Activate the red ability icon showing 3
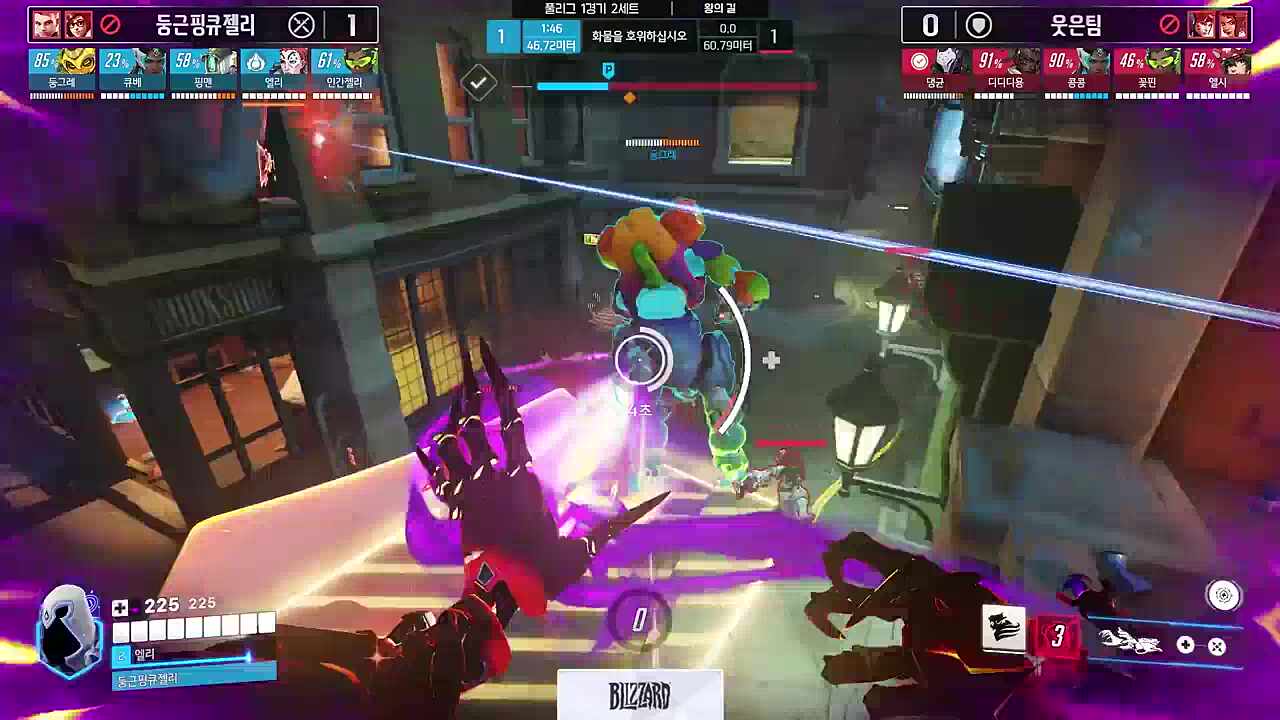Screen dimensions: 1280x720 (1057, 635)
